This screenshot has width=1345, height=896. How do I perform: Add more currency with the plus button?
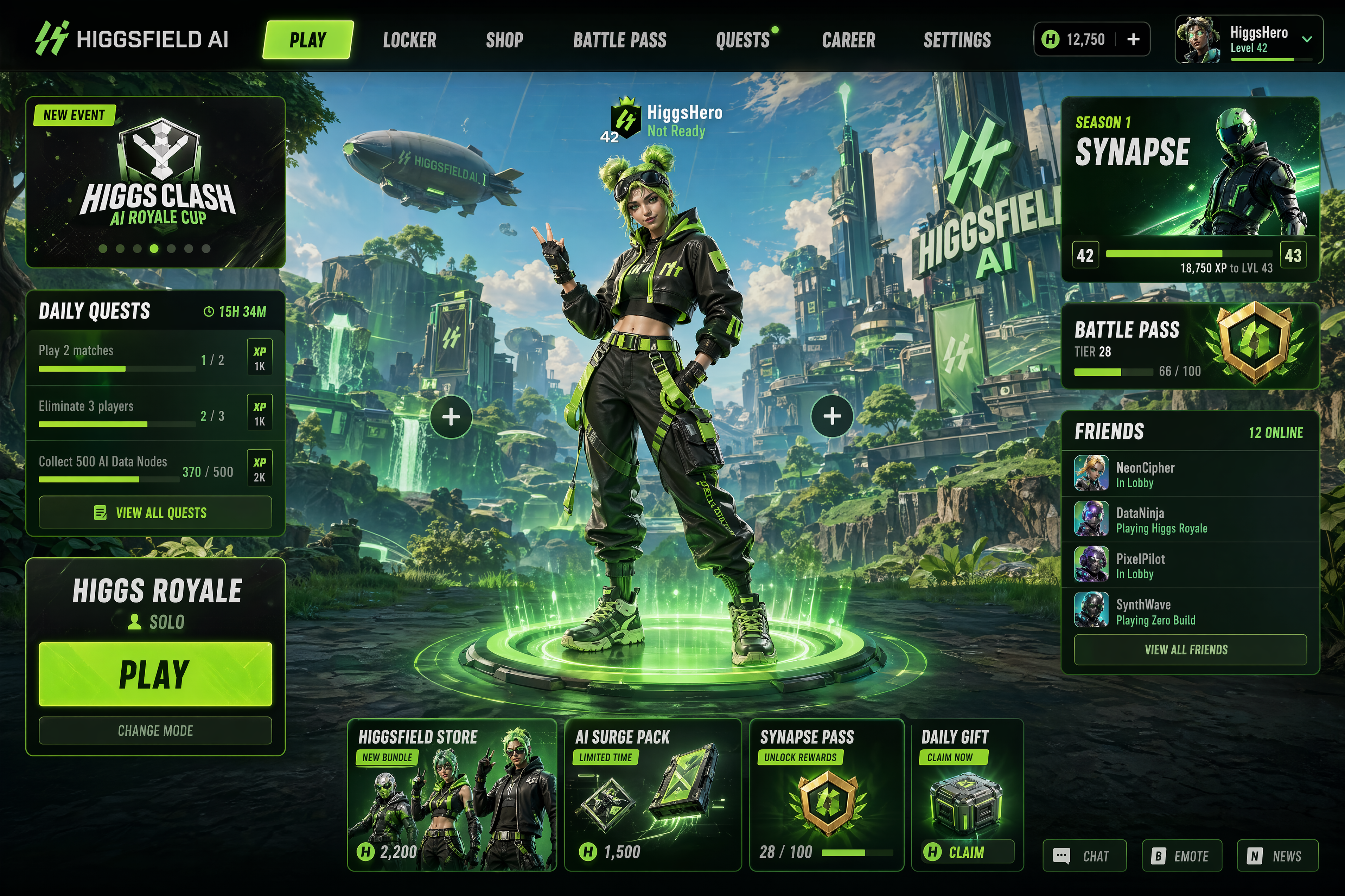[x=1133, y=39]
